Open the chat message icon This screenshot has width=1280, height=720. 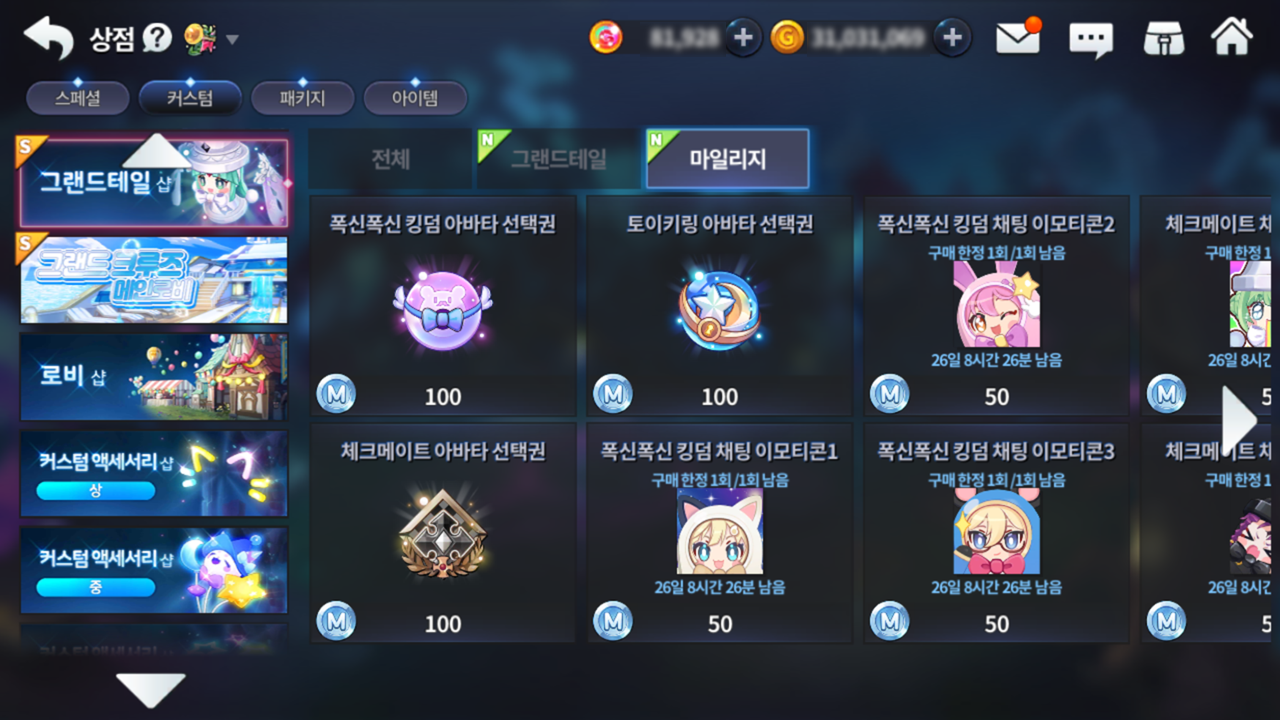(1091, 38)
